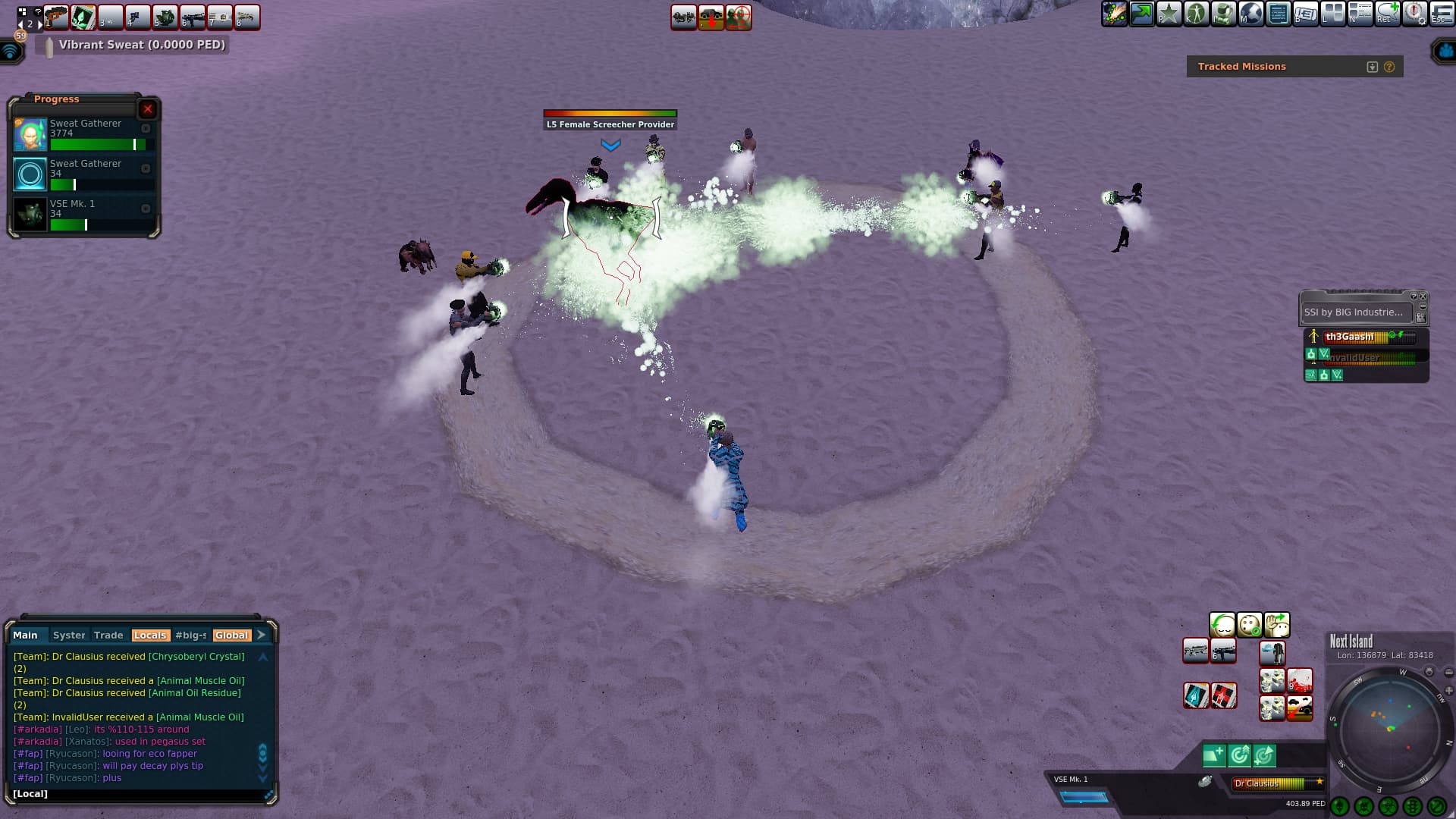
Task: Zoom out the radar with minus button
Action: coord(1448,673)
